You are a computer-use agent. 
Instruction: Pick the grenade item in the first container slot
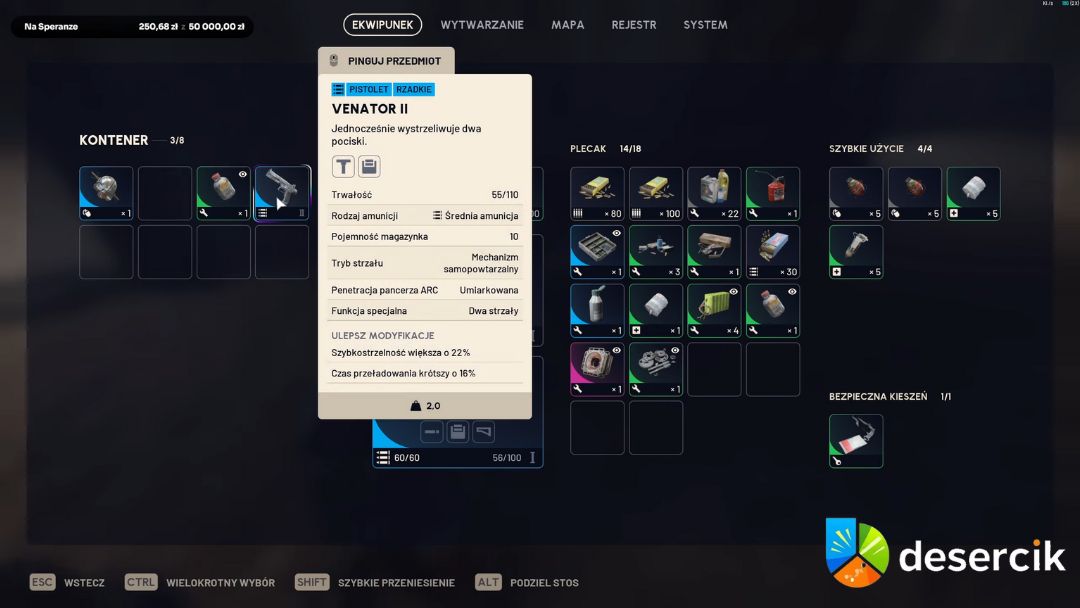106,193
